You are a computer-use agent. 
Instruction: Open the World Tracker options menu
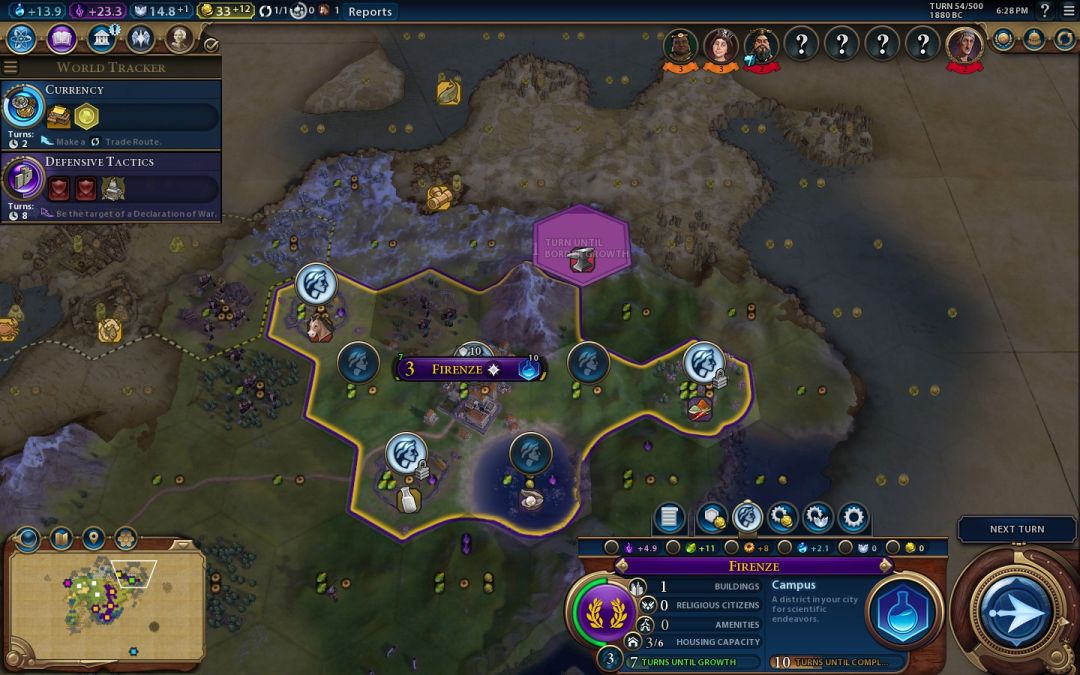point(11,67)
